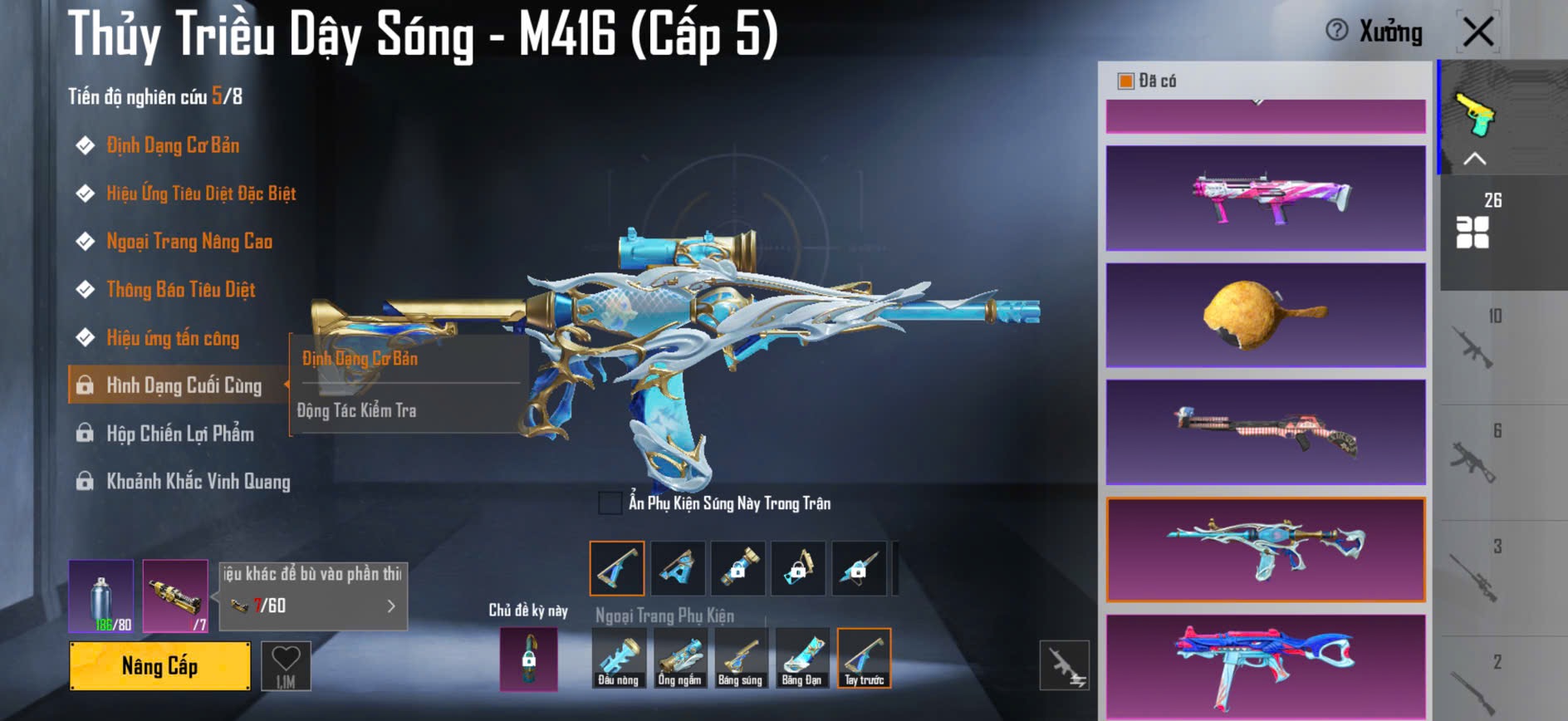Viewport: 1568px width, 721px height.
Task: Open the Chủ đề kỳ này theme item
Action: pyautogui.click(x=528, y=660)
